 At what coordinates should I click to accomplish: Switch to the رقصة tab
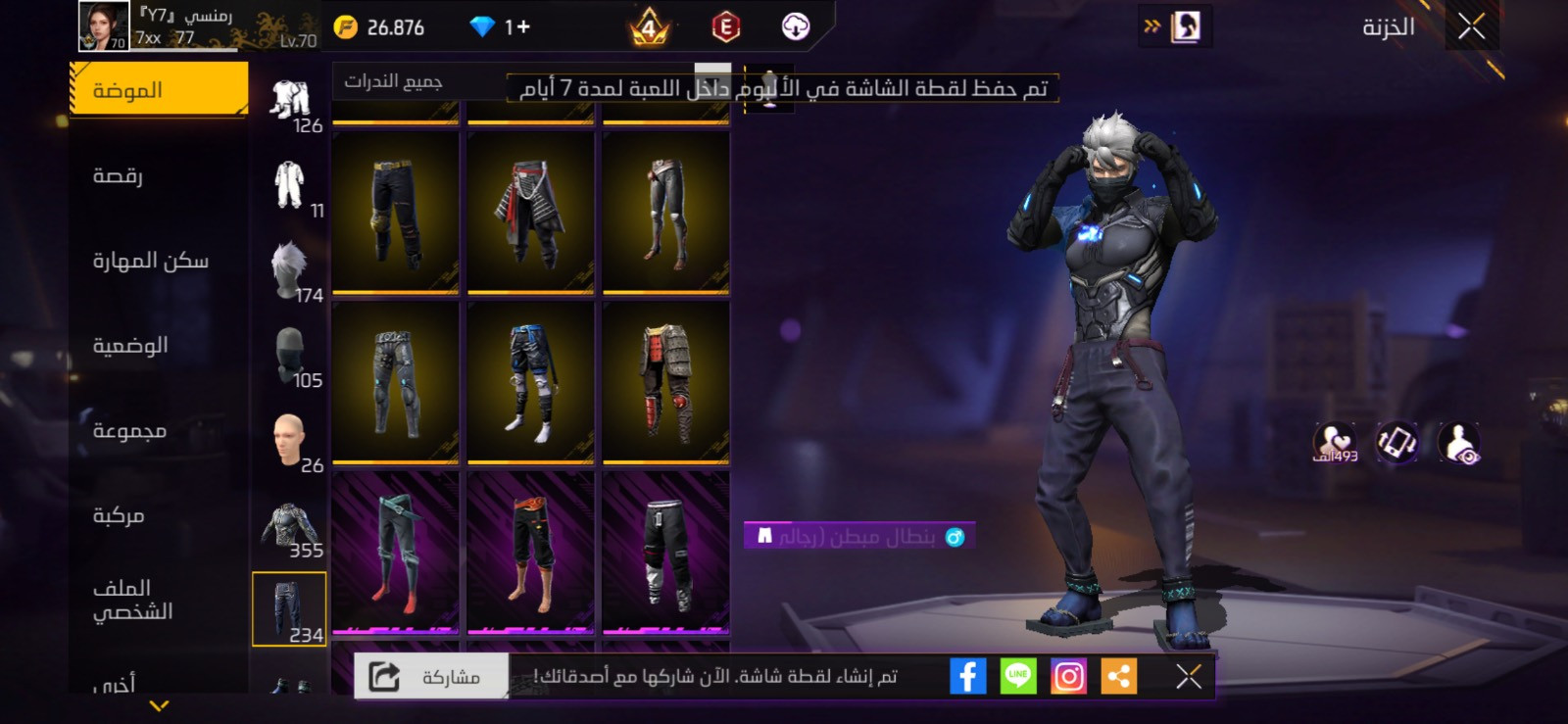[157, 174]
